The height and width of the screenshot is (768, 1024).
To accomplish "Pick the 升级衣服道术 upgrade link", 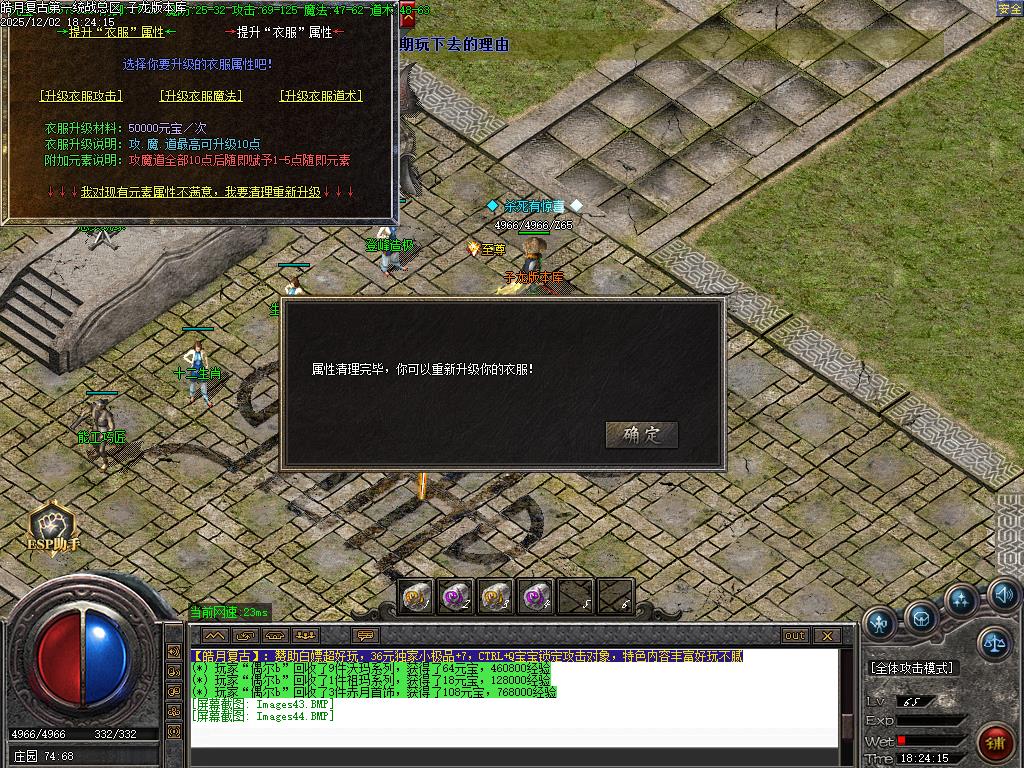I will 320,96.
